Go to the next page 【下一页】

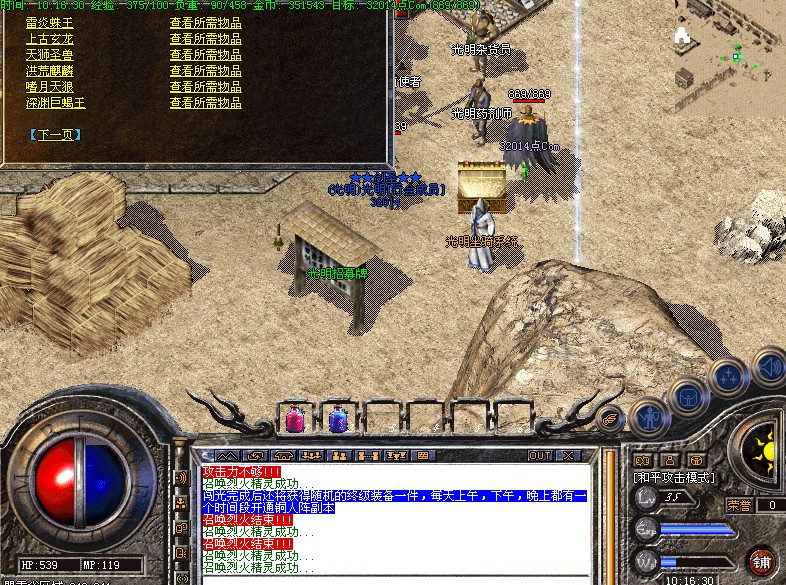(x=55, y=134)
